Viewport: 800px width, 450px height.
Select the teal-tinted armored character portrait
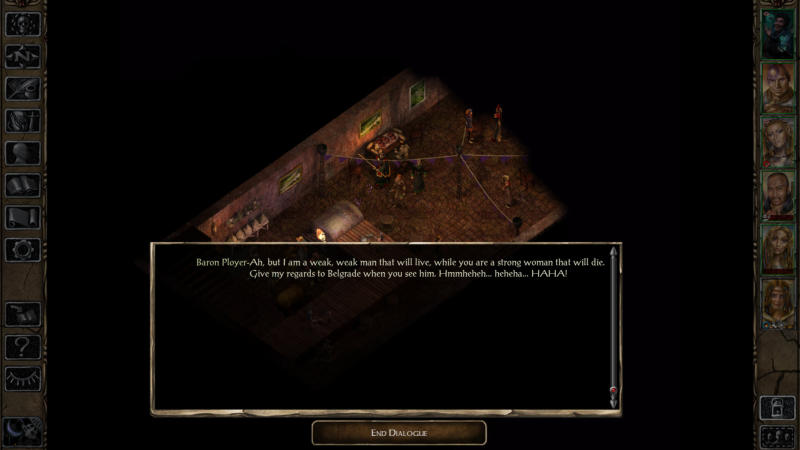777,34
